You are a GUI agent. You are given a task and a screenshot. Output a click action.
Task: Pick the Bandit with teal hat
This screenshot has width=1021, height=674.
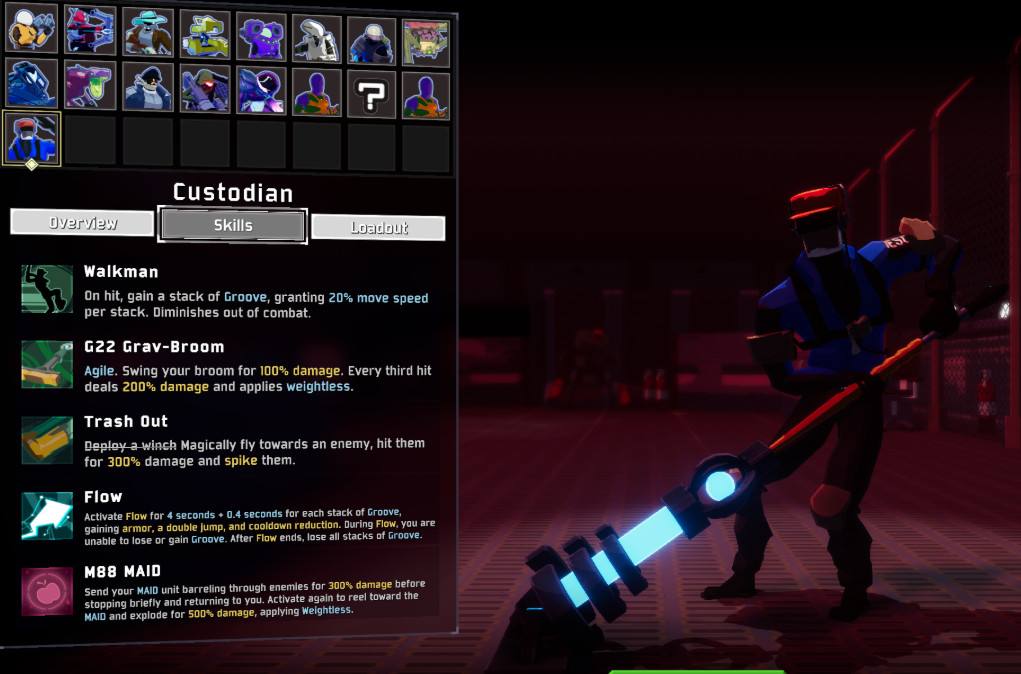click(x=147, y=32)
